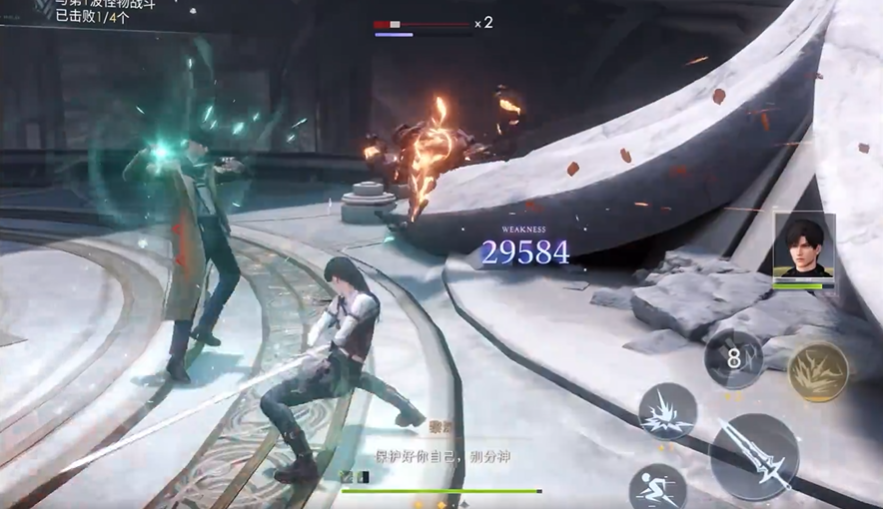Viewport: 883px width, 509px height.
Task: Select the skill showing cooldown 8
Action: click(734, 360)
